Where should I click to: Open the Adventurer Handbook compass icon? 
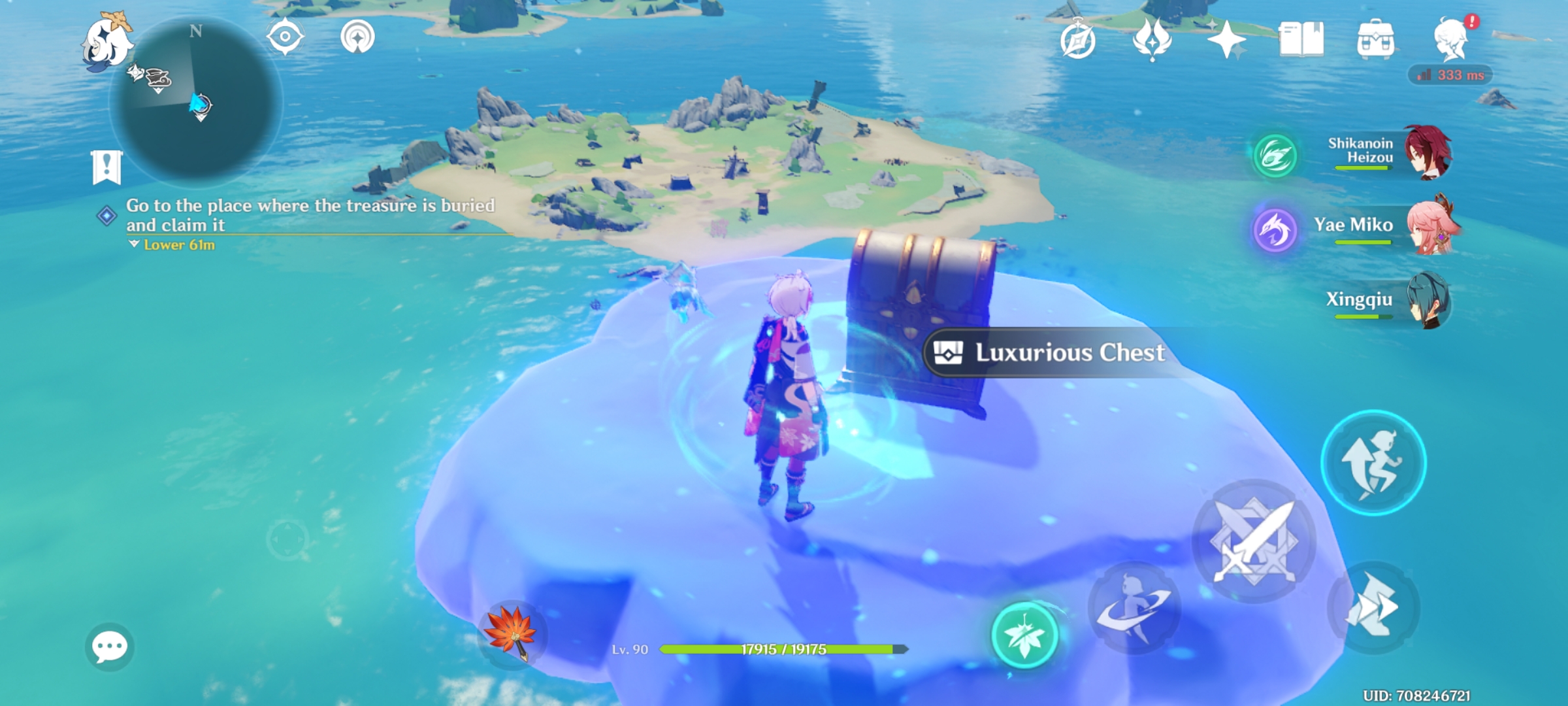click(1080, 39)
